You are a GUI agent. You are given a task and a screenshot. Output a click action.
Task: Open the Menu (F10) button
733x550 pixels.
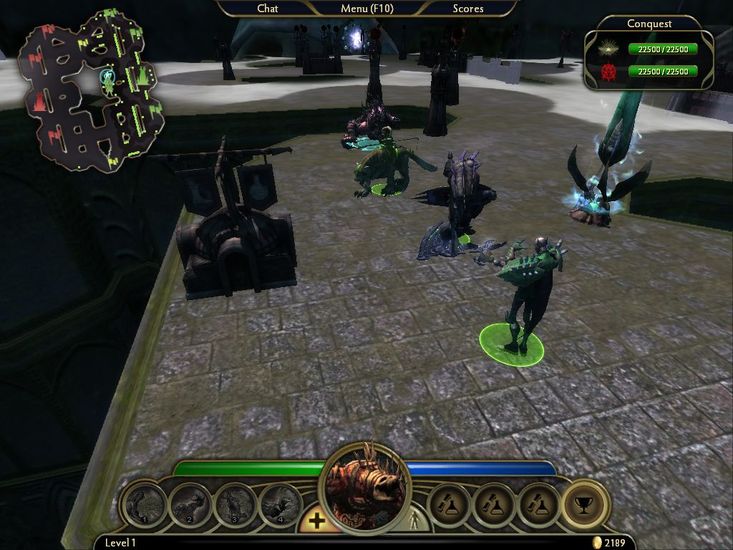tap(367, 9)
